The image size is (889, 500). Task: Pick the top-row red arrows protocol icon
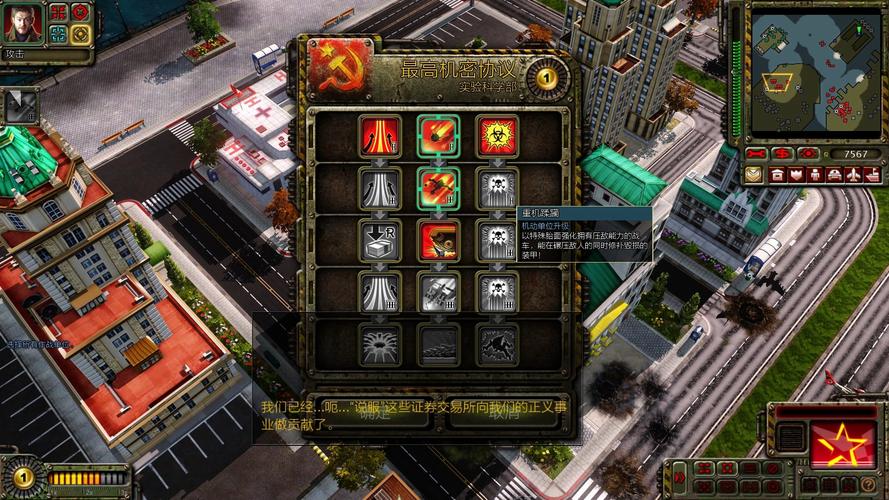click(380, 136)
